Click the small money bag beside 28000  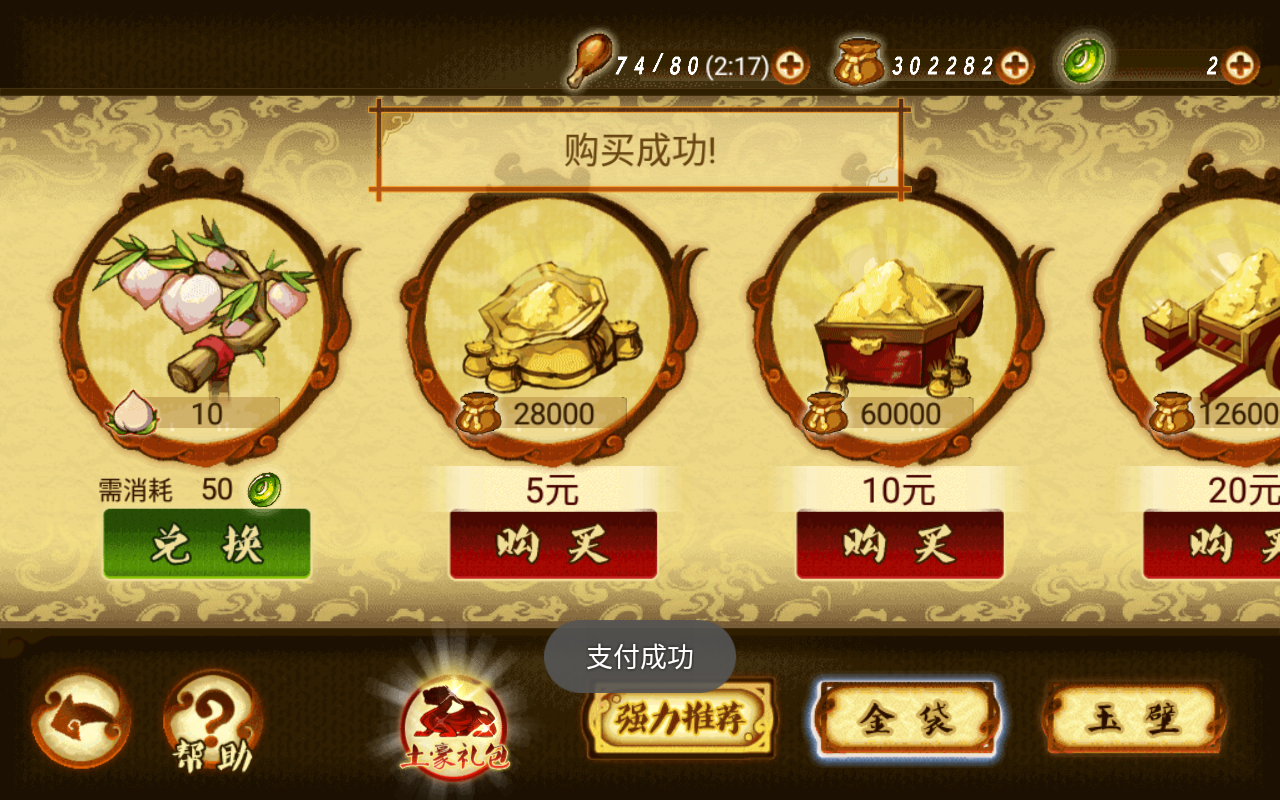478,412
